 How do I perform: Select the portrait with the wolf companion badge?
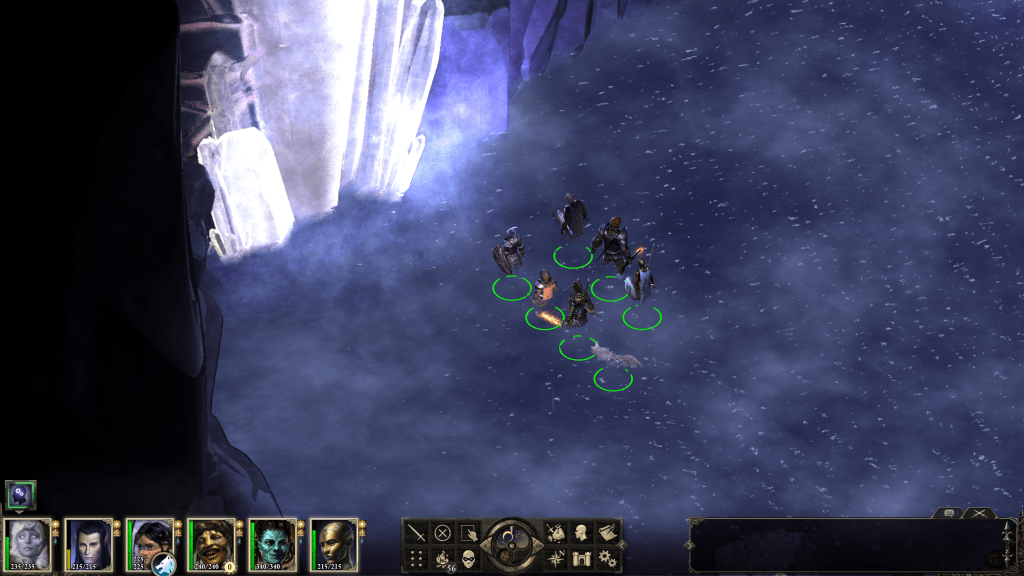(x=149, y=544)
